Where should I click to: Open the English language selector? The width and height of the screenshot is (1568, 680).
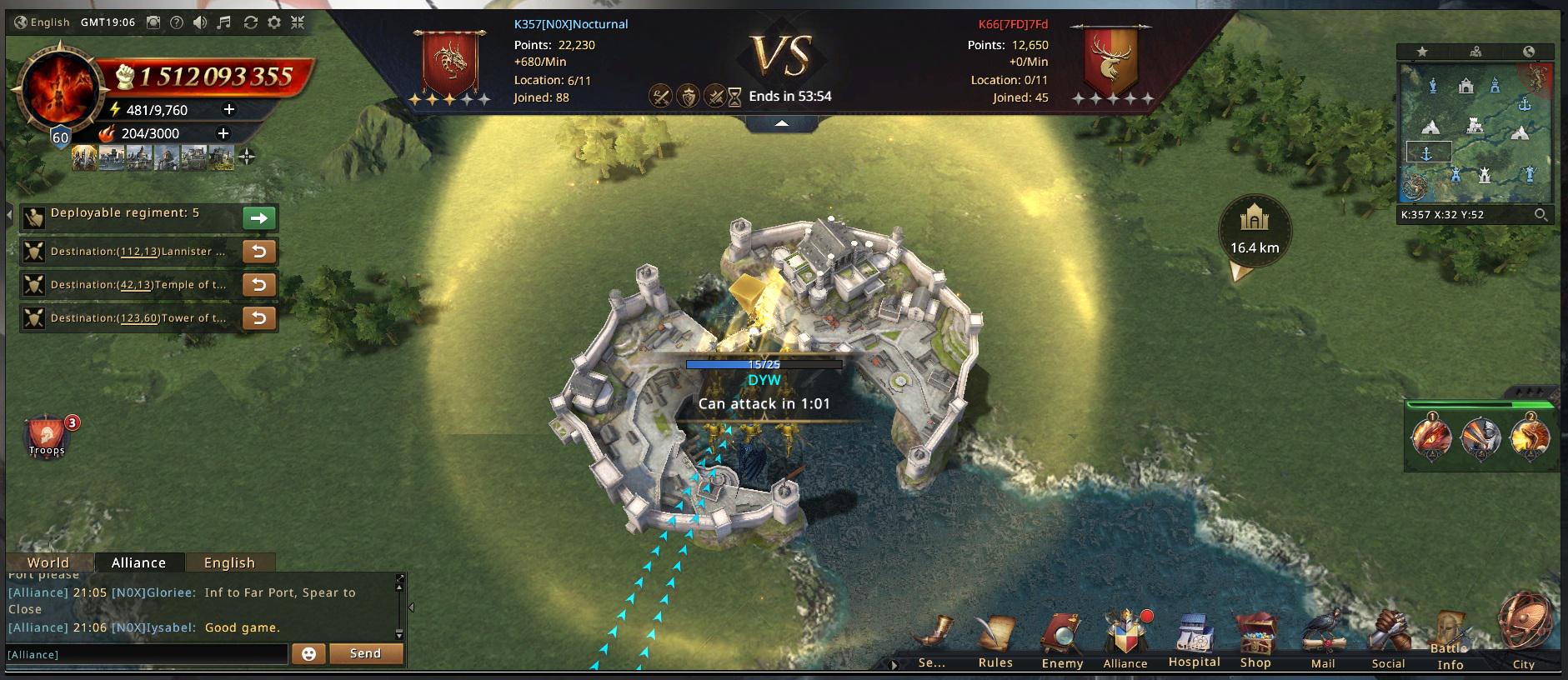[x=42, y=22]
